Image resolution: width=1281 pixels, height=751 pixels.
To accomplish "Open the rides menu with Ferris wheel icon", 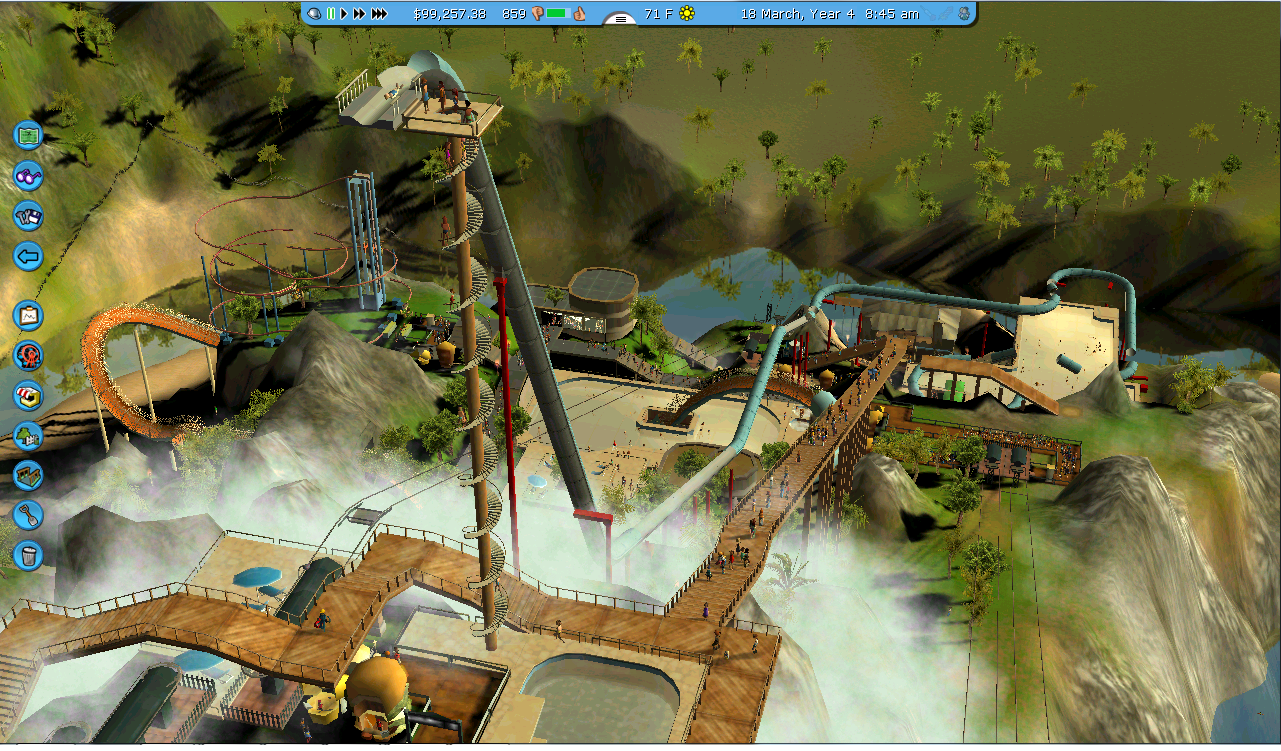I will pyautogui.click(x=28, y=355).
